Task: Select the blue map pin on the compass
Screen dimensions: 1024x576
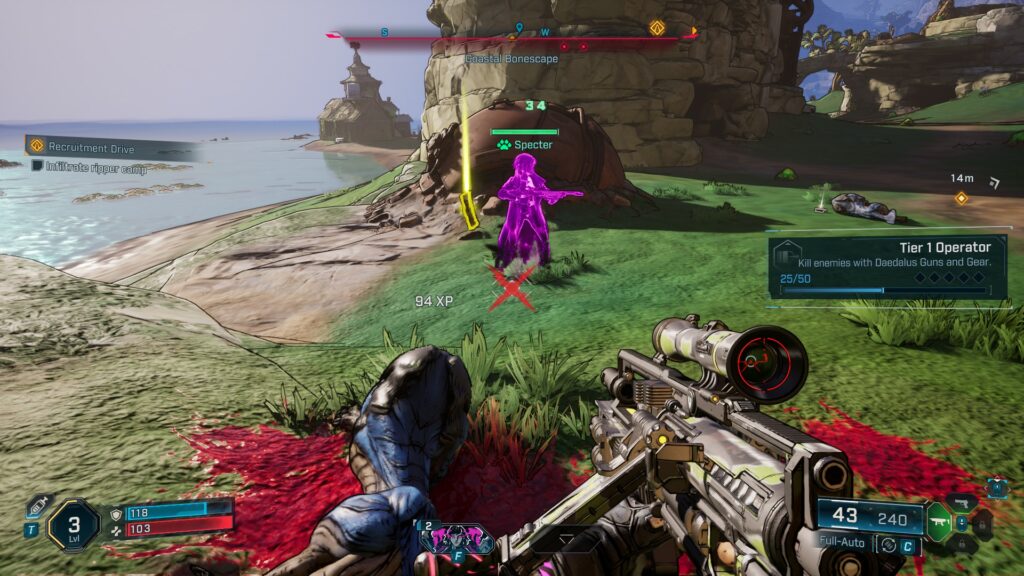Action: [x=518, y=28]
